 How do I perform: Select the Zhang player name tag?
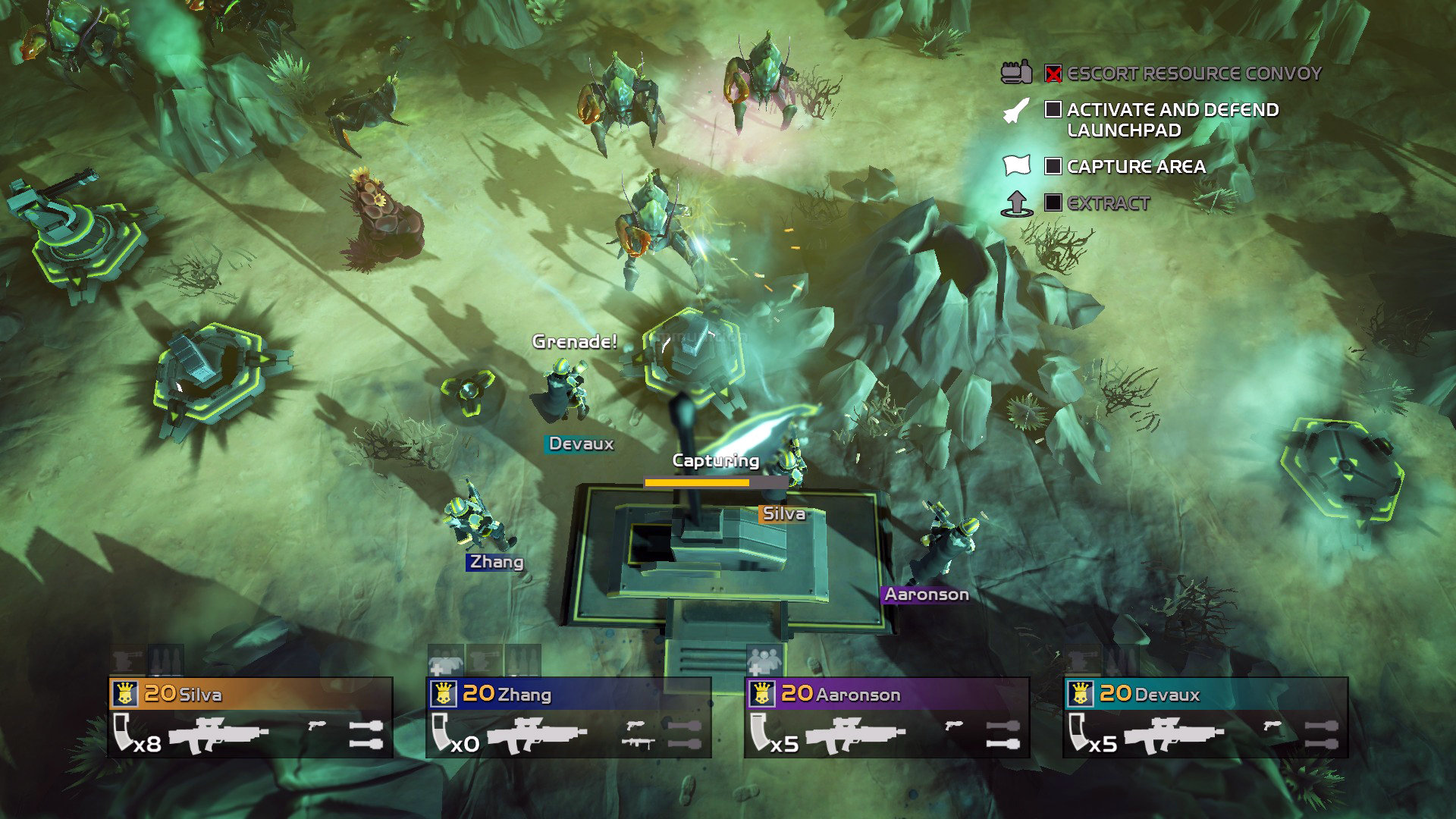point(496,562)
